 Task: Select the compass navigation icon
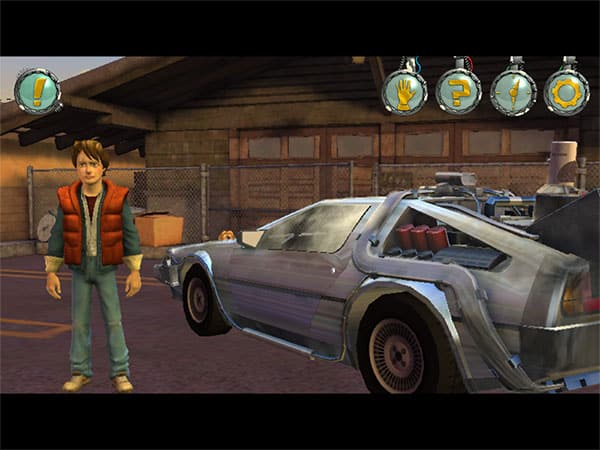(x=513, y=93)
